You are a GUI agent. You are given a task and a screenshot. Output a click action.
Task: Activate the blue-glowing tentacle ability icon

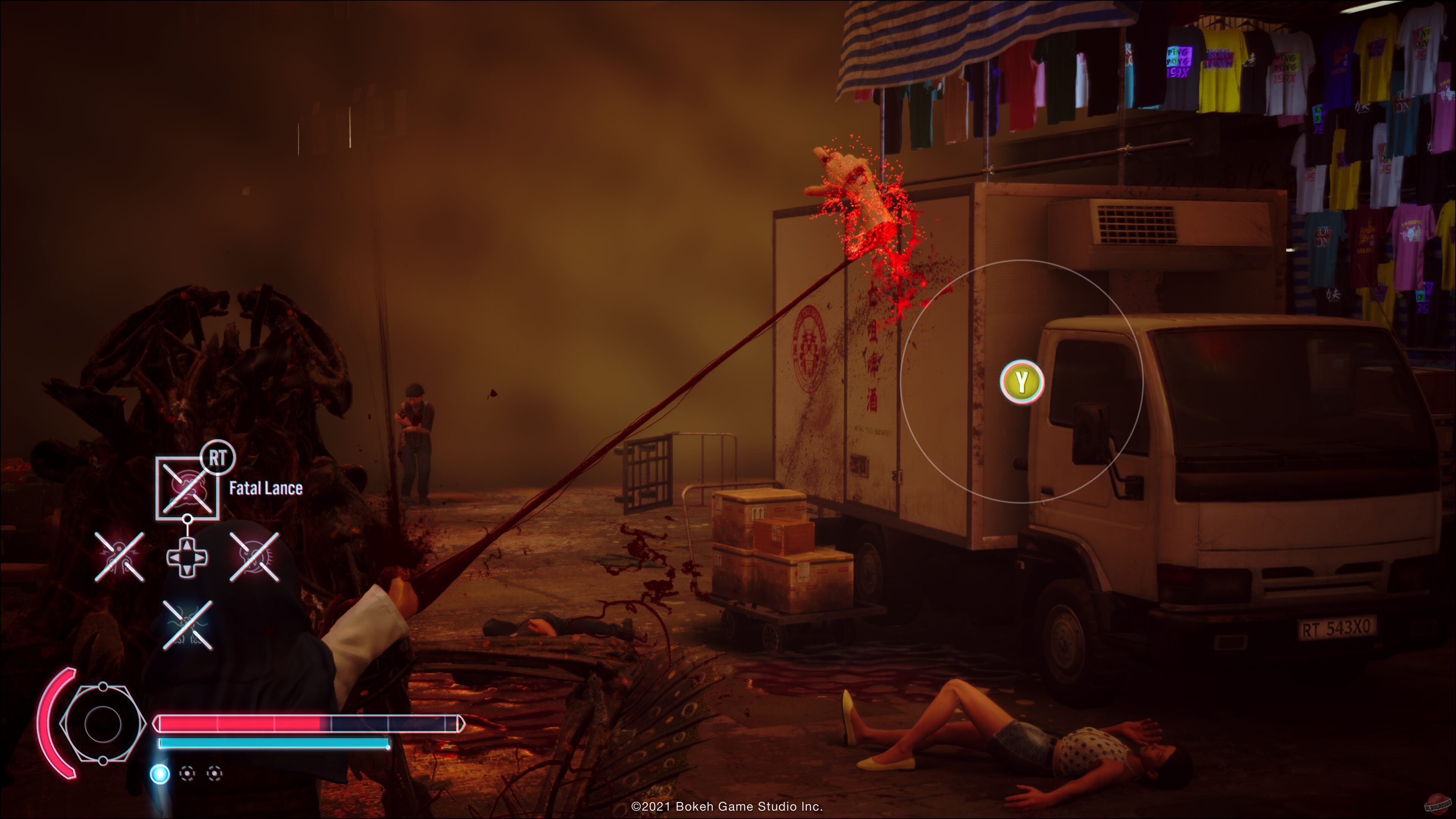tap(188, 625)
